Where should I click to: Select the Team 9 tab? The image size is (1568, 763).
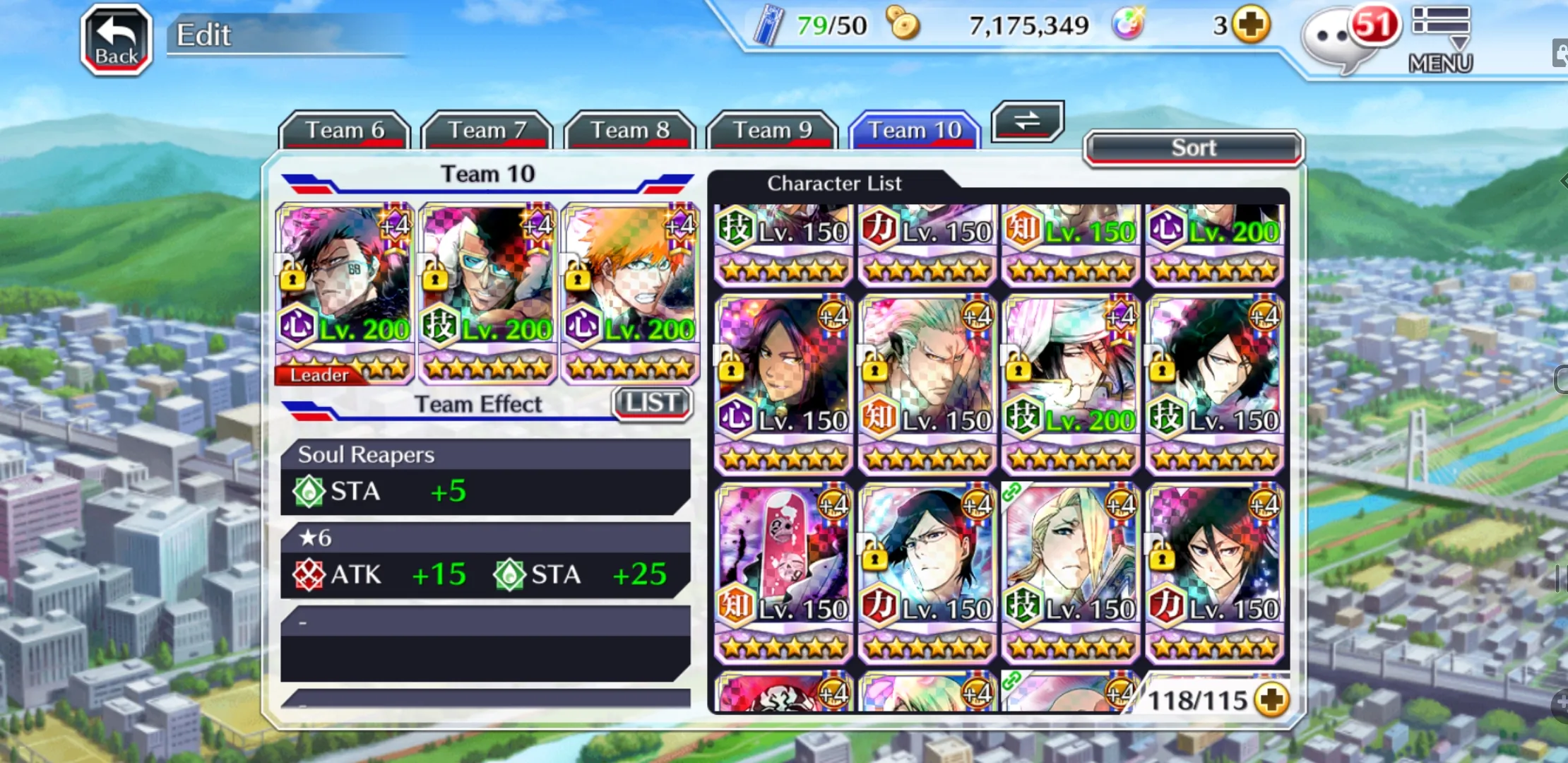[x=772, y=130]
